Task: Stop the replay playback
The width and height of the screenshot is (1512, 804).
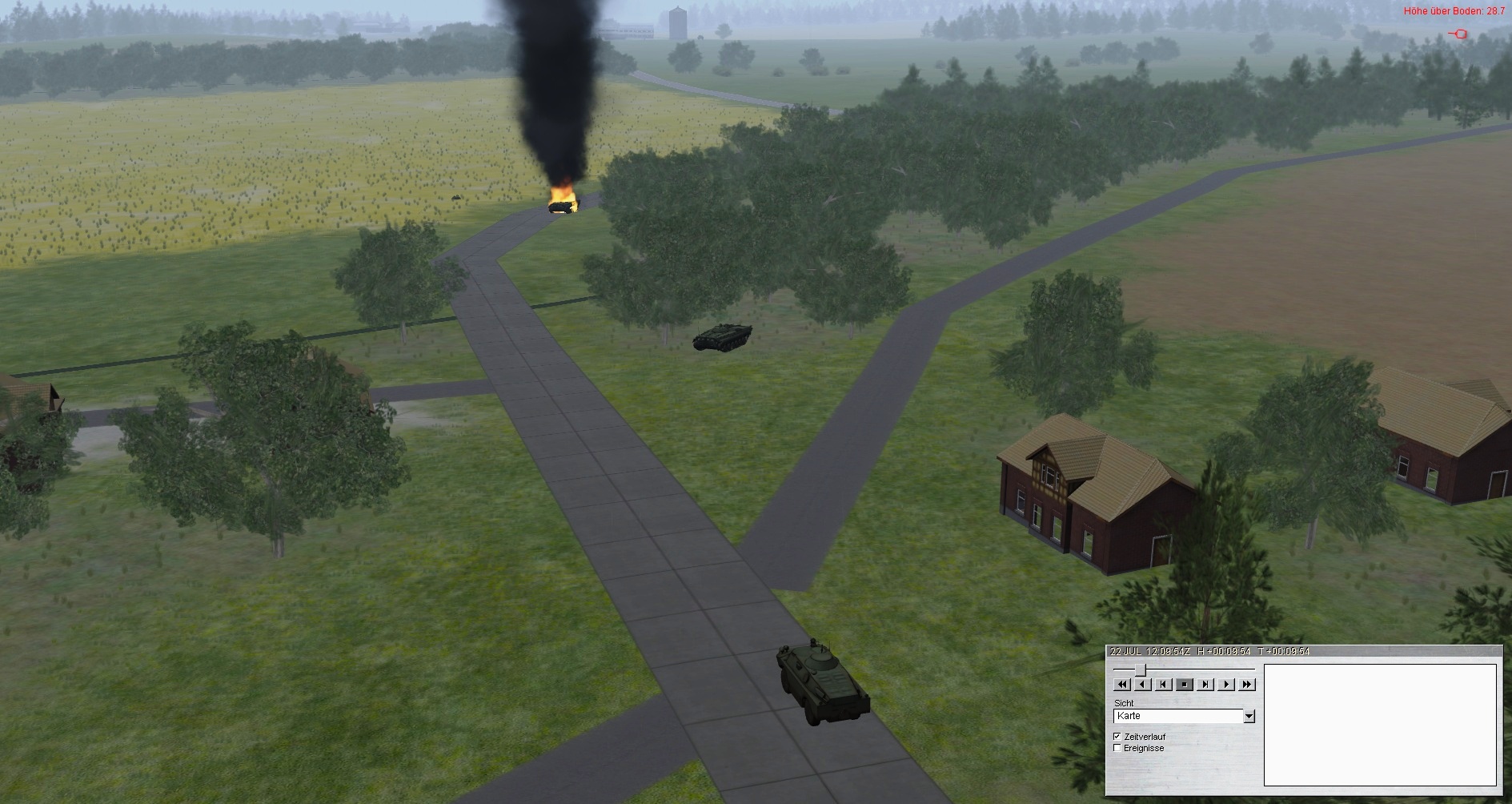Action: coord(1185,685)
